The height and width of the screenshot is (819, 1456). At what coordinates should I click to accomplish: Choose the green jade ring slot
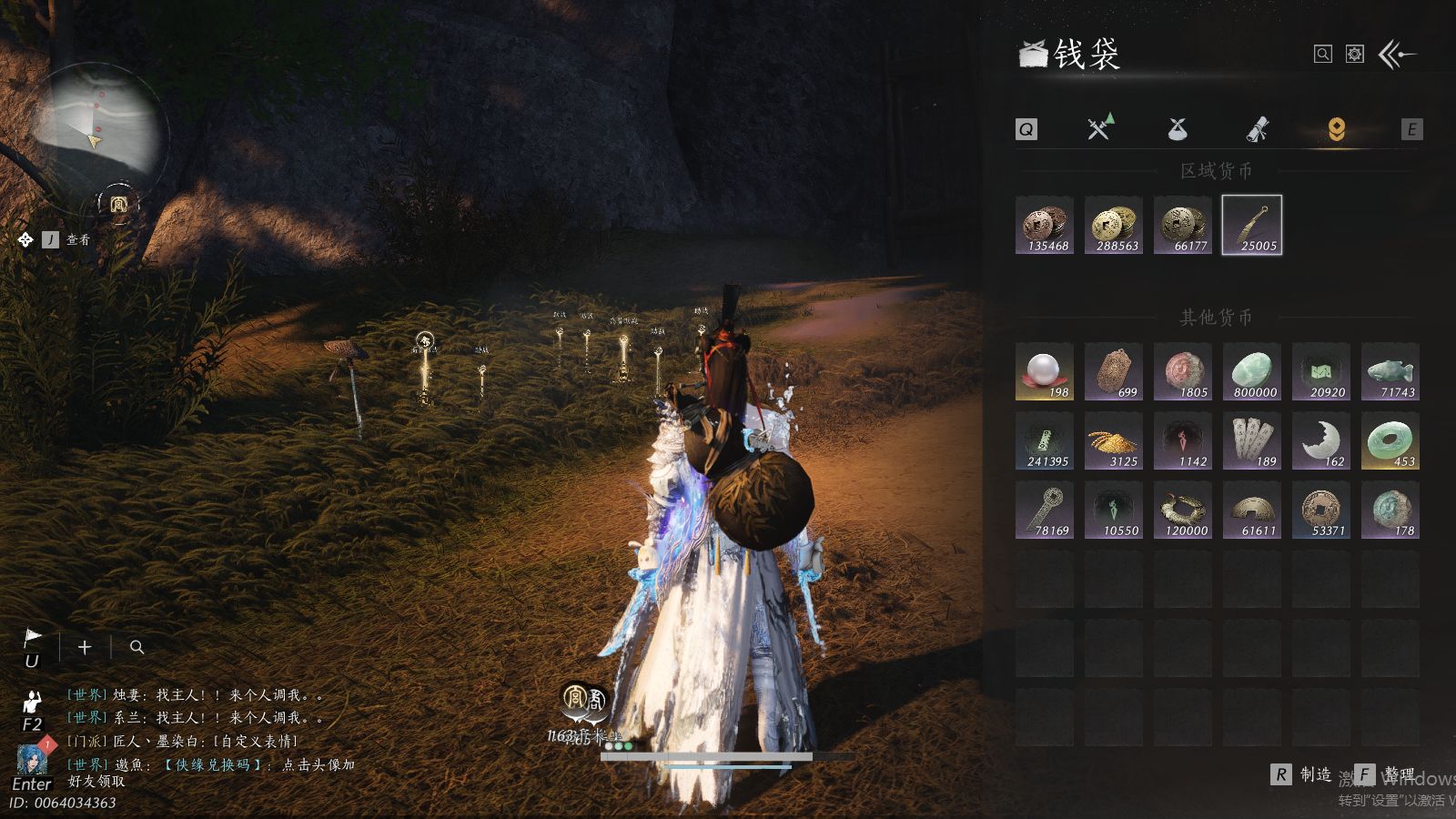click(x=1390, y=440)
